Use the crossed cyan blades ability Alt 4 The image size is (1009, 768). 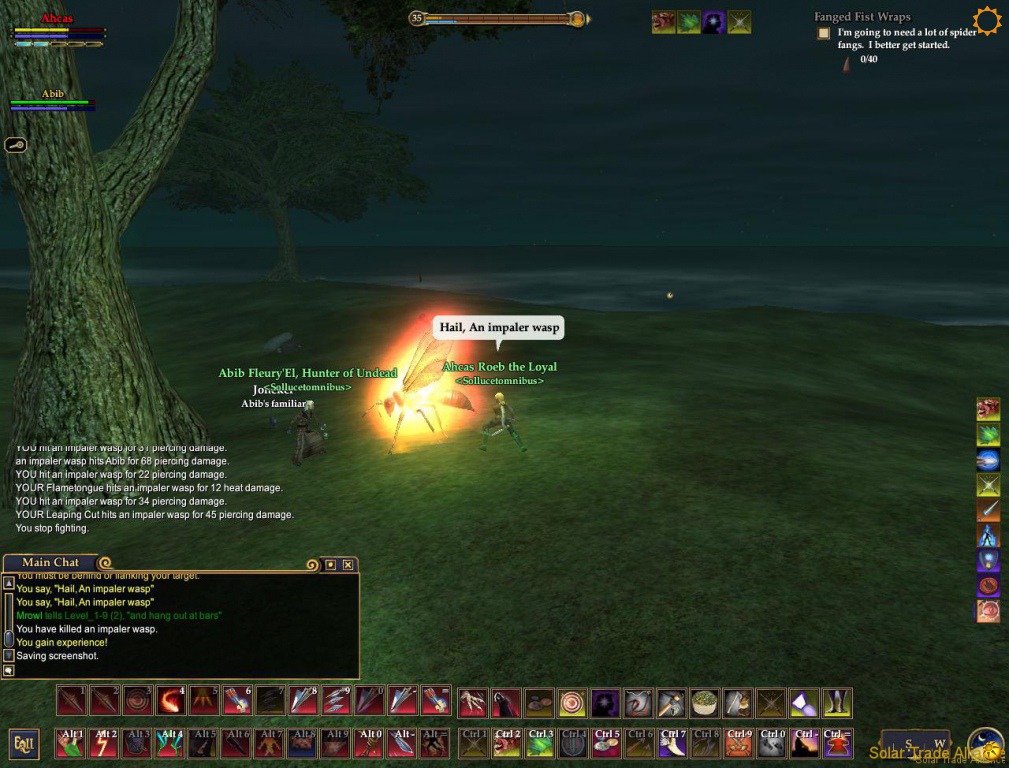click(x=171, y=743)
